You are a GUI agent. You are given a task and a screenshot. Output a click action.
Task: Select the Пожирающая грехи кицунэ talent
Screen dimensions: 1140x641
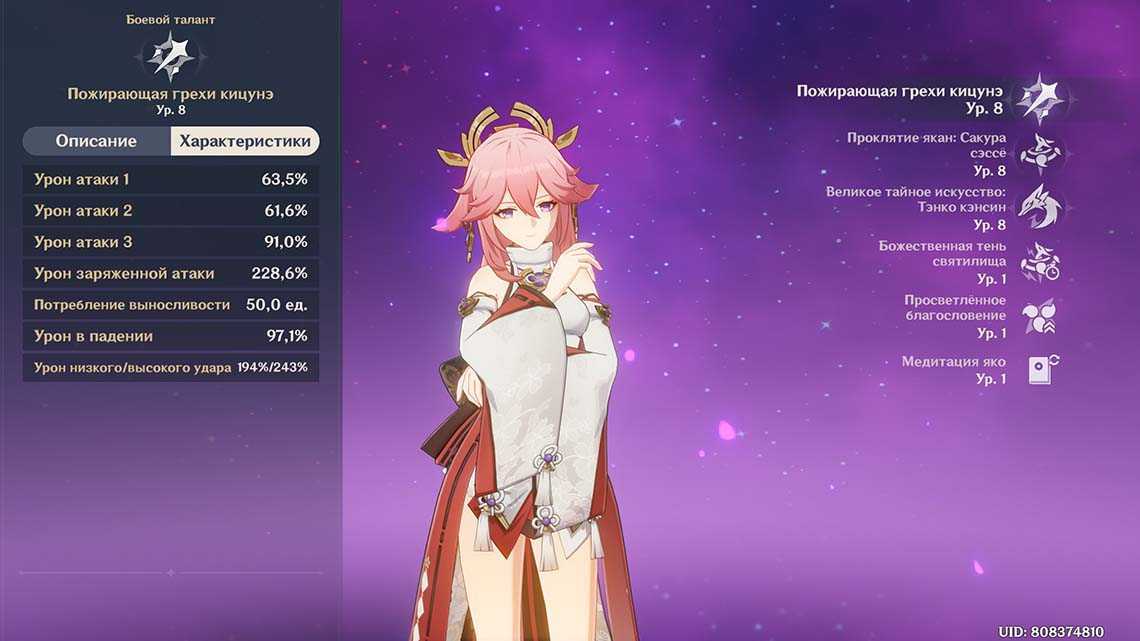[x=1040, y=99]
